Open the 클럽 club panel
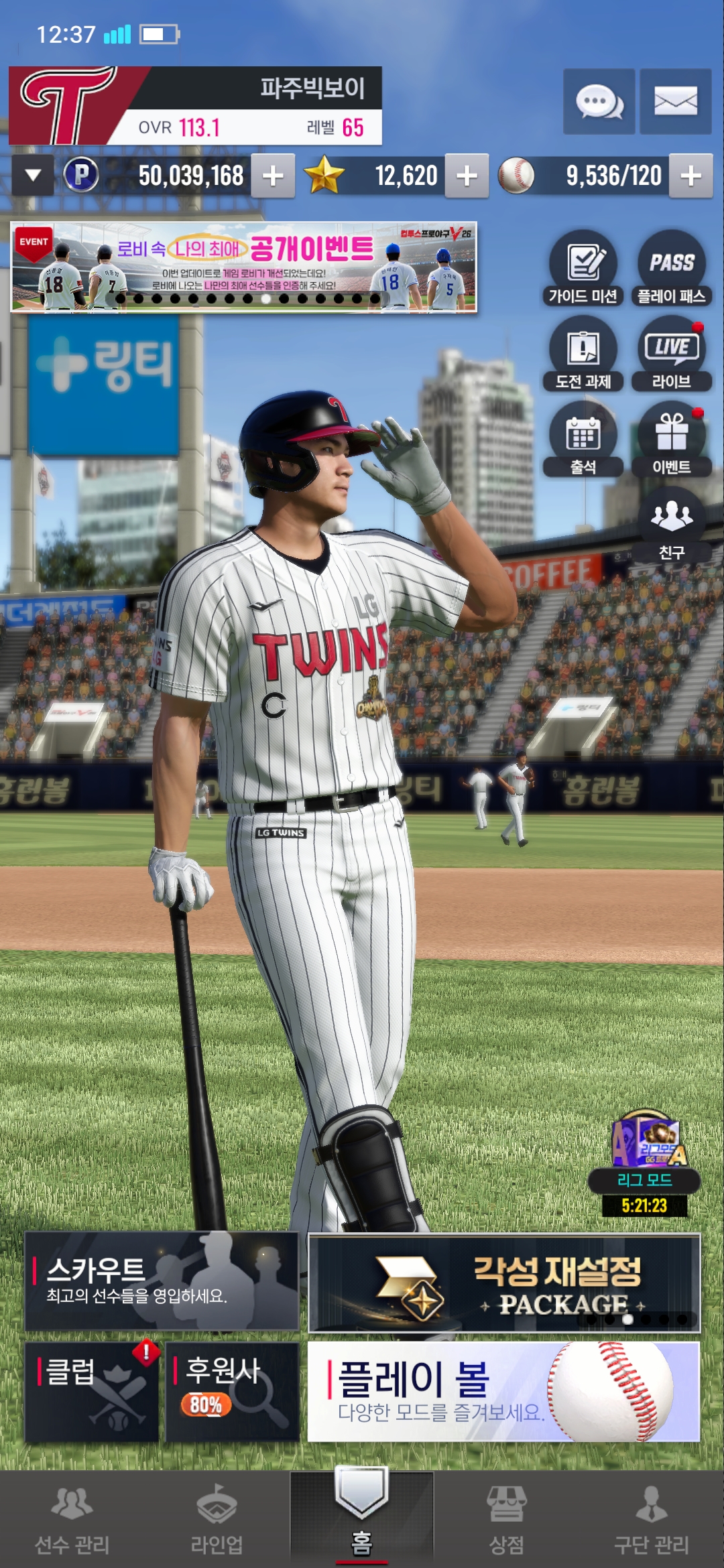This screenshot has height=1568, width=724. click(92, 1391)
